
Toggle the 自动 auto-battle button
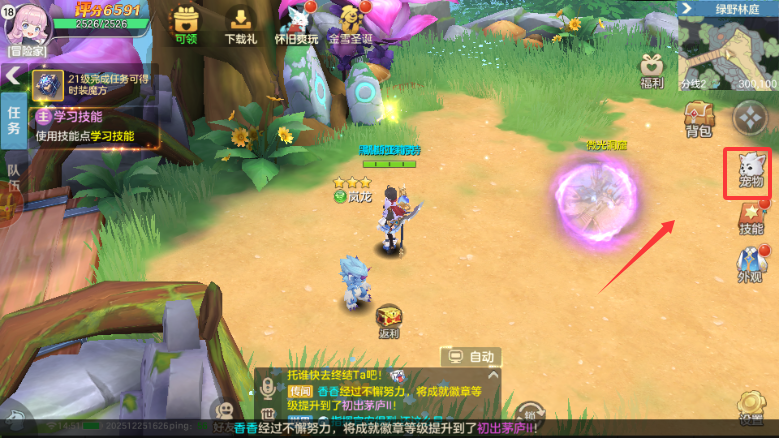[471, 356]
